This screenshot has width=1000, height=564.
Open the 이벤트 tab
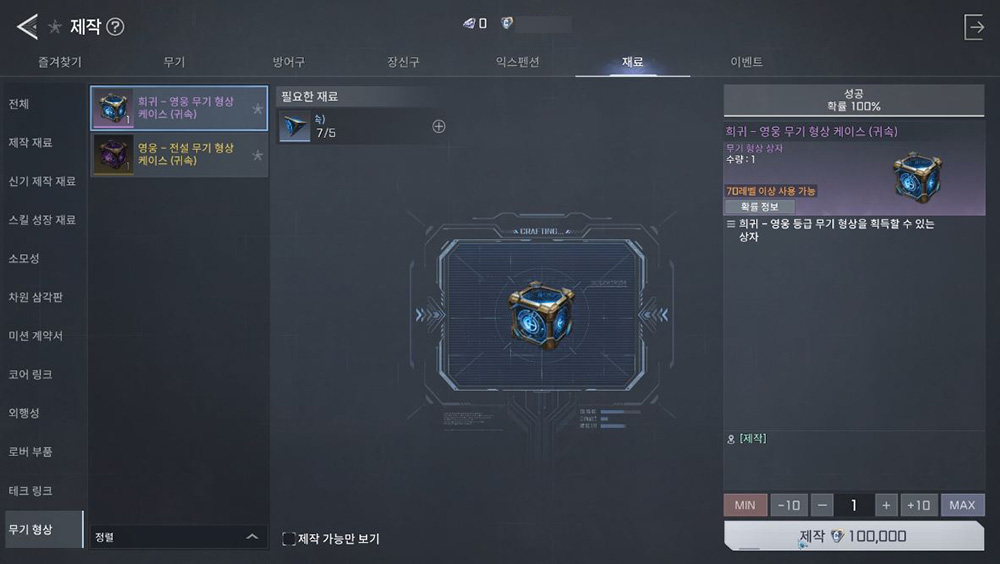point(746,62)
